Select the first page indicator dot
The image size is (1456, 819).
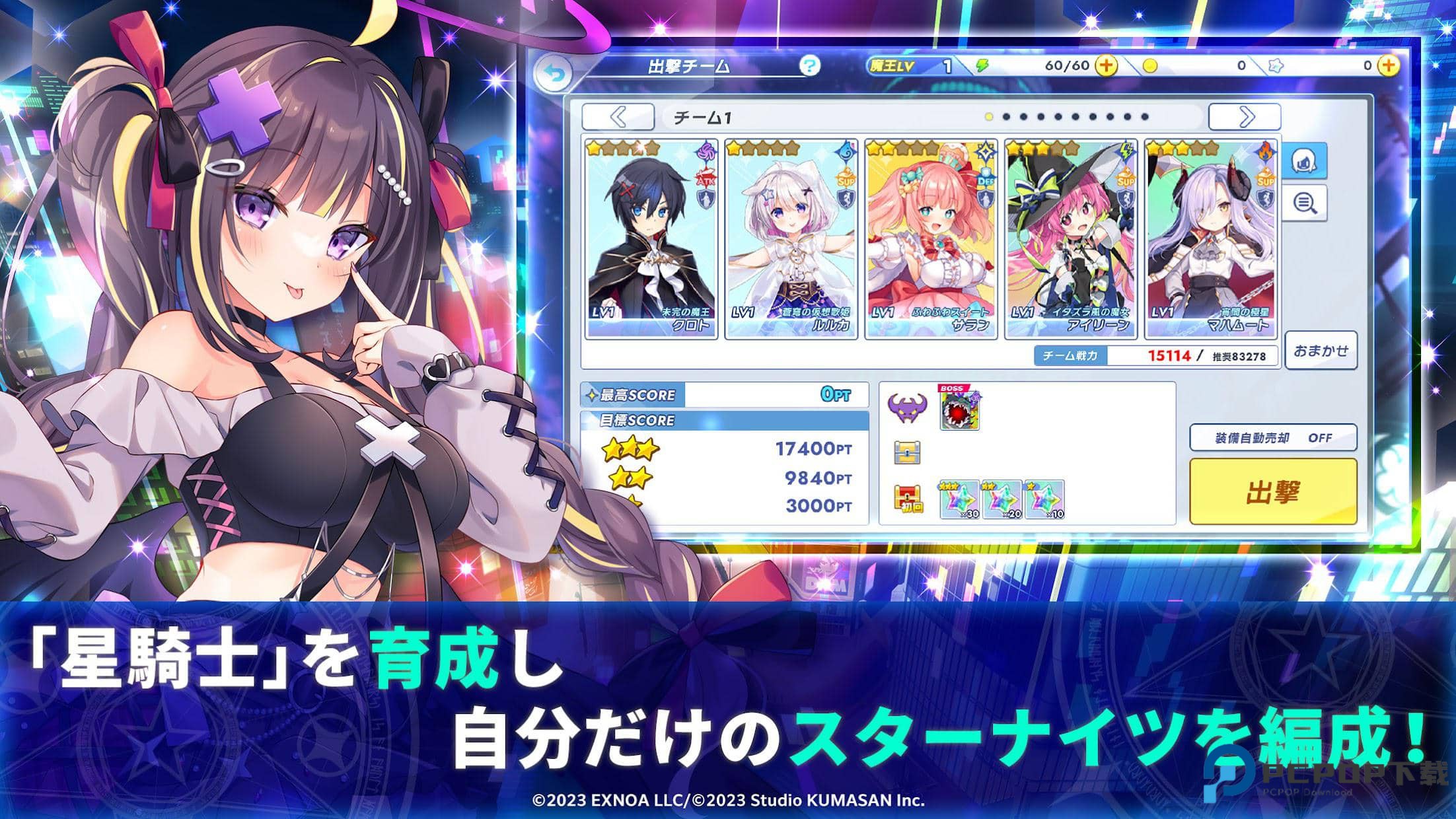(x=990, y=118)
